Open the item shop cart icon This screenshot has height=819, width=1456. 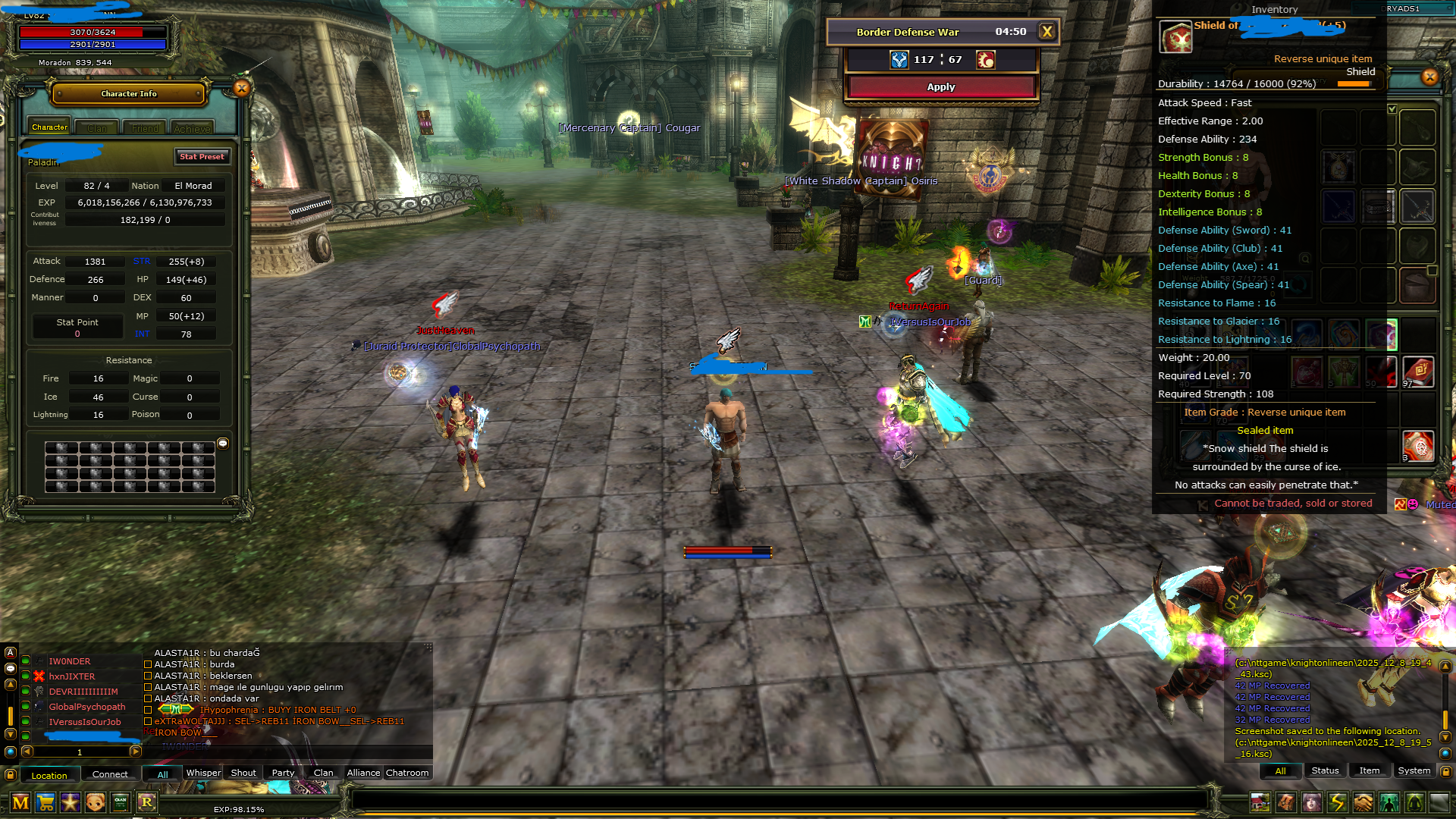[45, 802]
